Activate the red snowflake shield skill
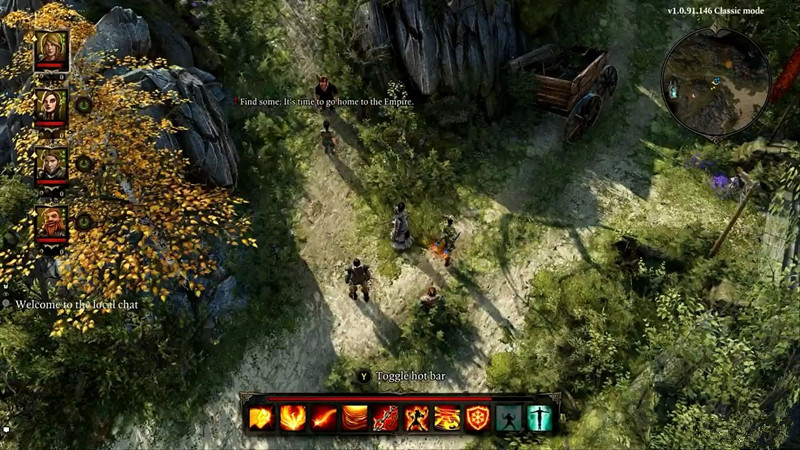The width and height of the screenshot is (800, 450). 478,418
